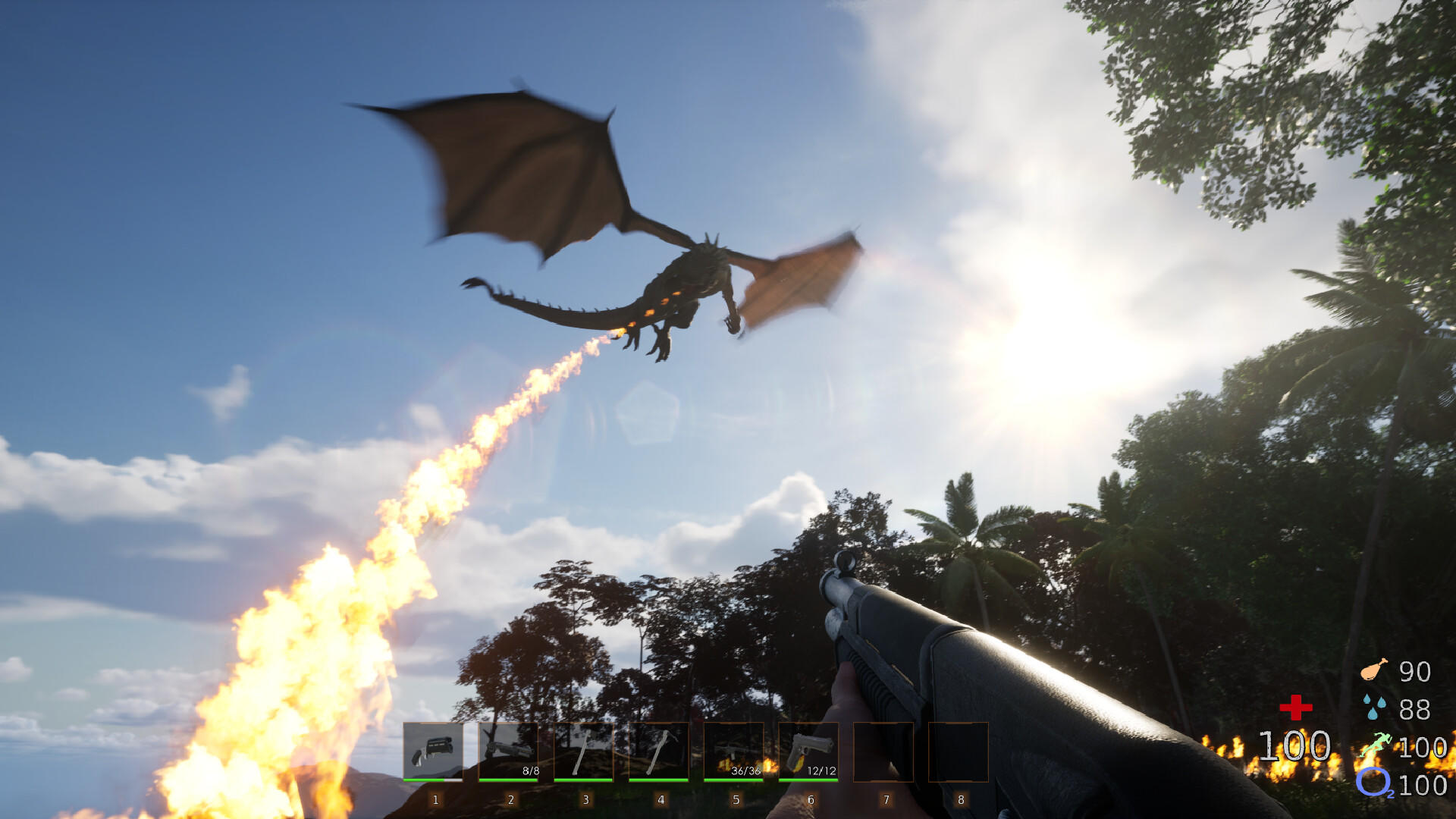Click the 8/8 ammo counter text
The height and width of the screenshot is (819, 1456).
[x=531, y=768]
